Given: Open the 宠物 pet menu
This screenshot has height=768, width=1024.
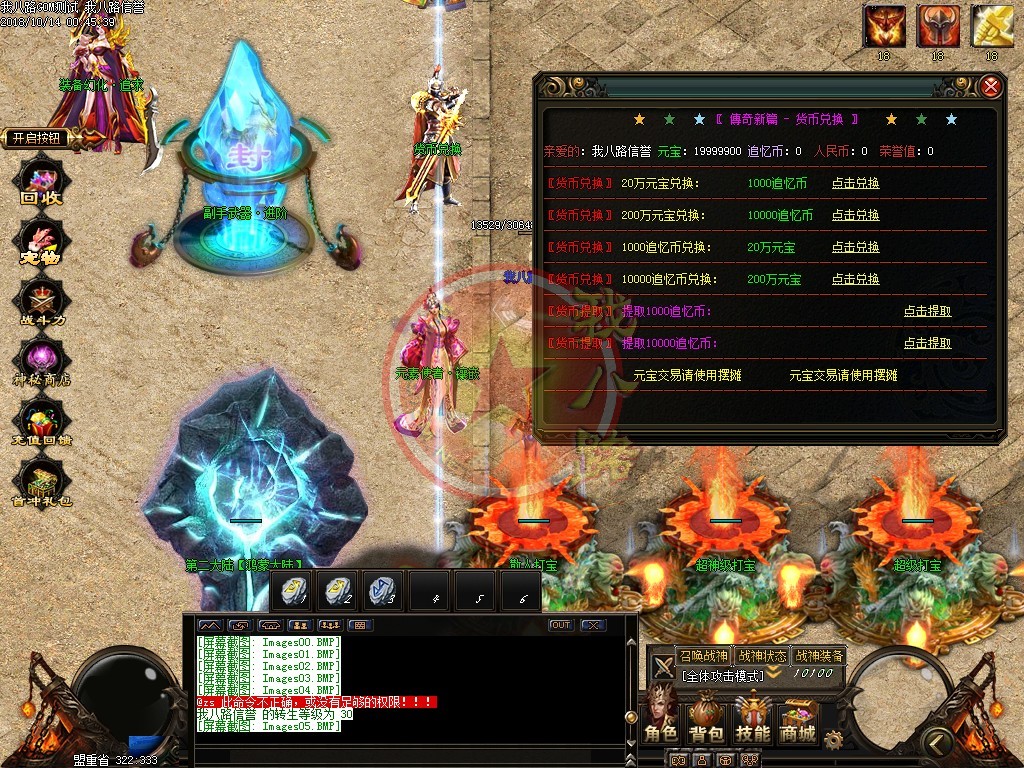Looking at the screenshot, I should click(x=42, y=243).
